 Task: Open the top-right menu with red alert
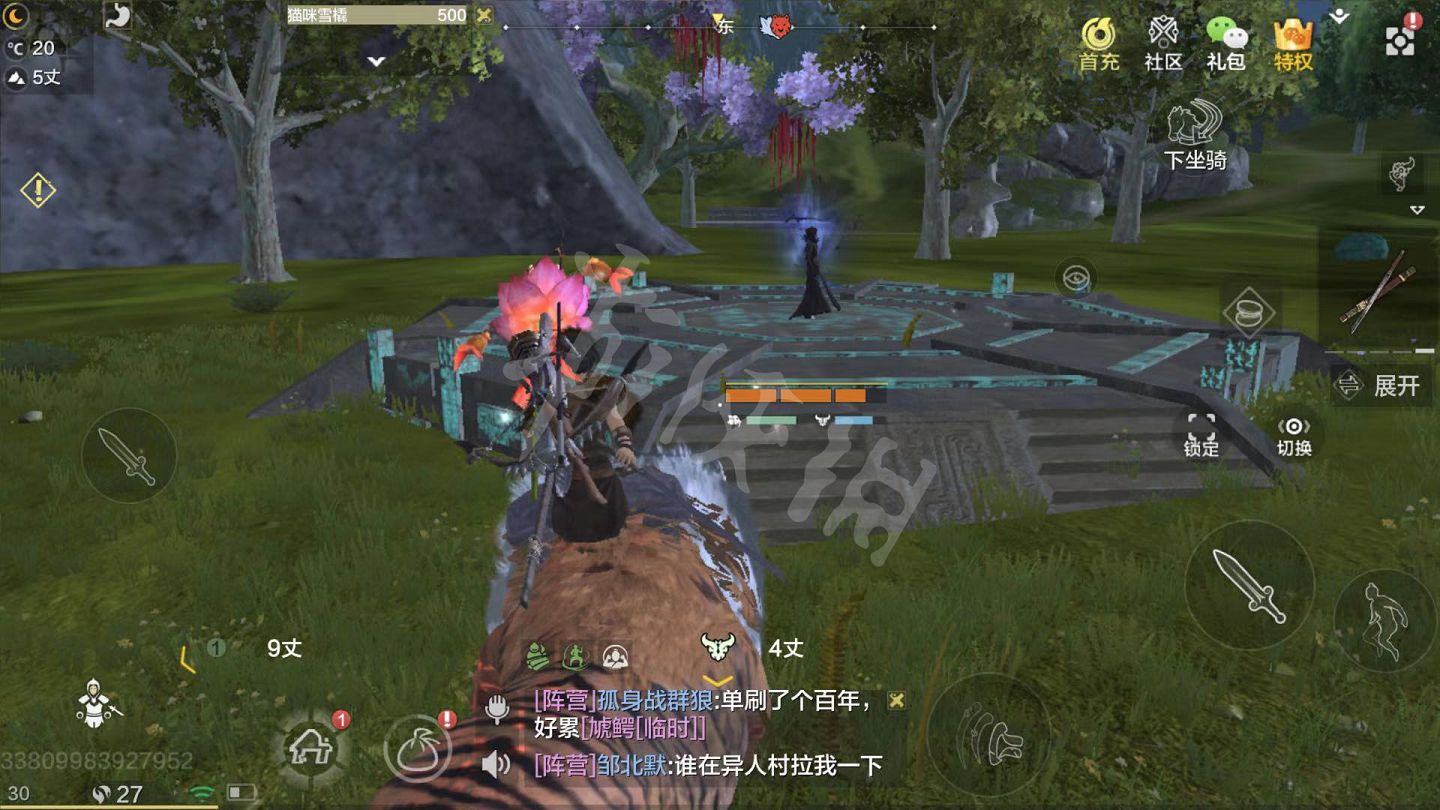(1400, 40)
